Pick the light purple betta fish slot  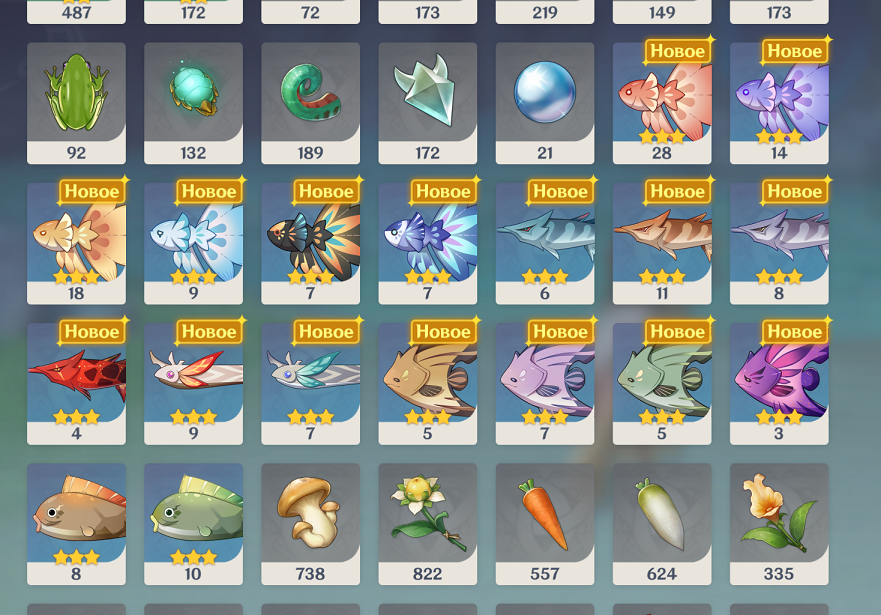tap(779, 102)
